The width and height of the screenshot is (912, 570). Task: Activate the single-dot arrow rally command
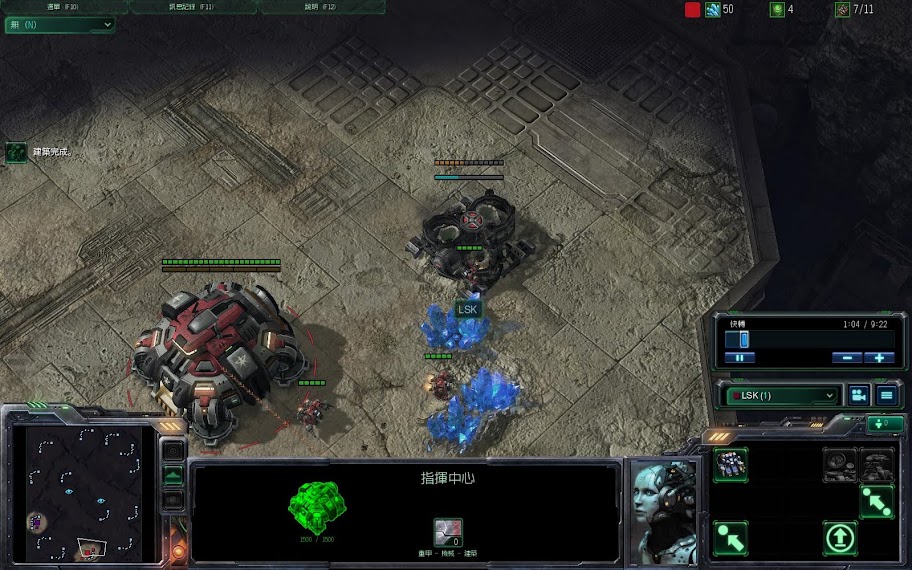click(731, 538)
